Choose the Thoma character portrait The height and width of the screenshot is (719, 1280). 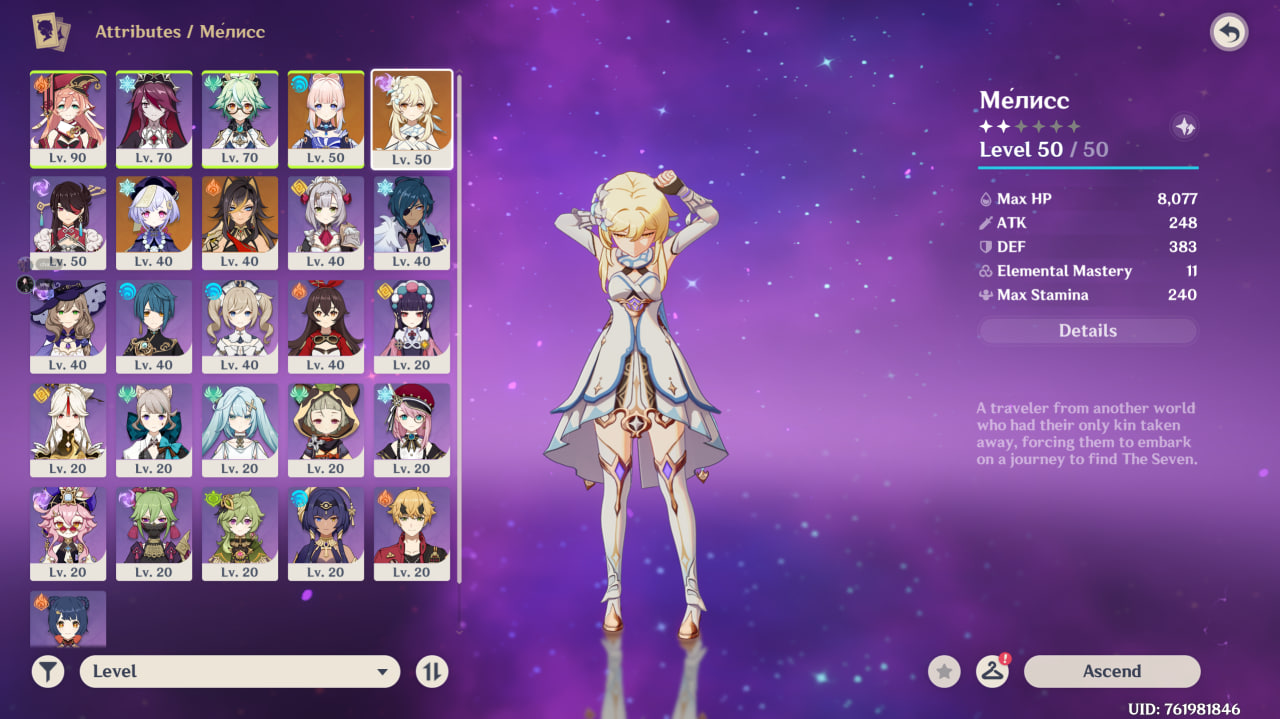[x=412, y=534]
